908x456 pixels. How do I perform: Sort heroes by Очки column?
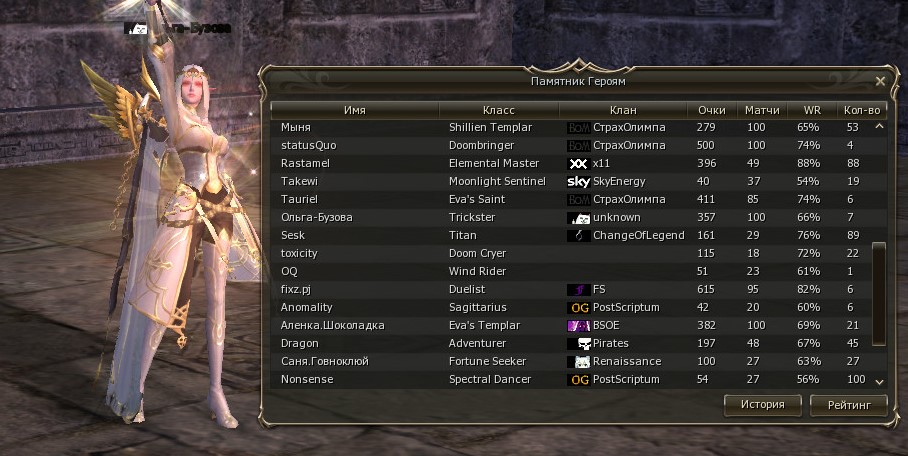coord(711,110)
